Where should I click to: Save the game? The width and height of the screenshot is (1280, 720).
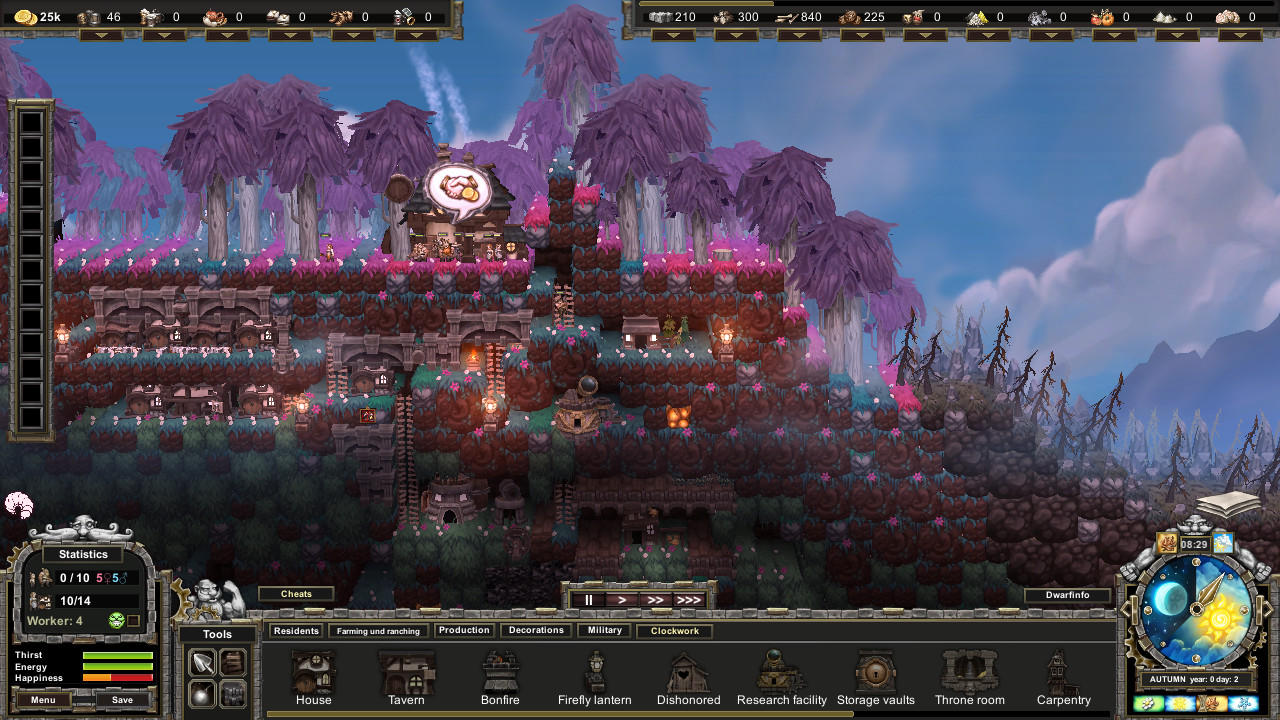pos(122,700)
